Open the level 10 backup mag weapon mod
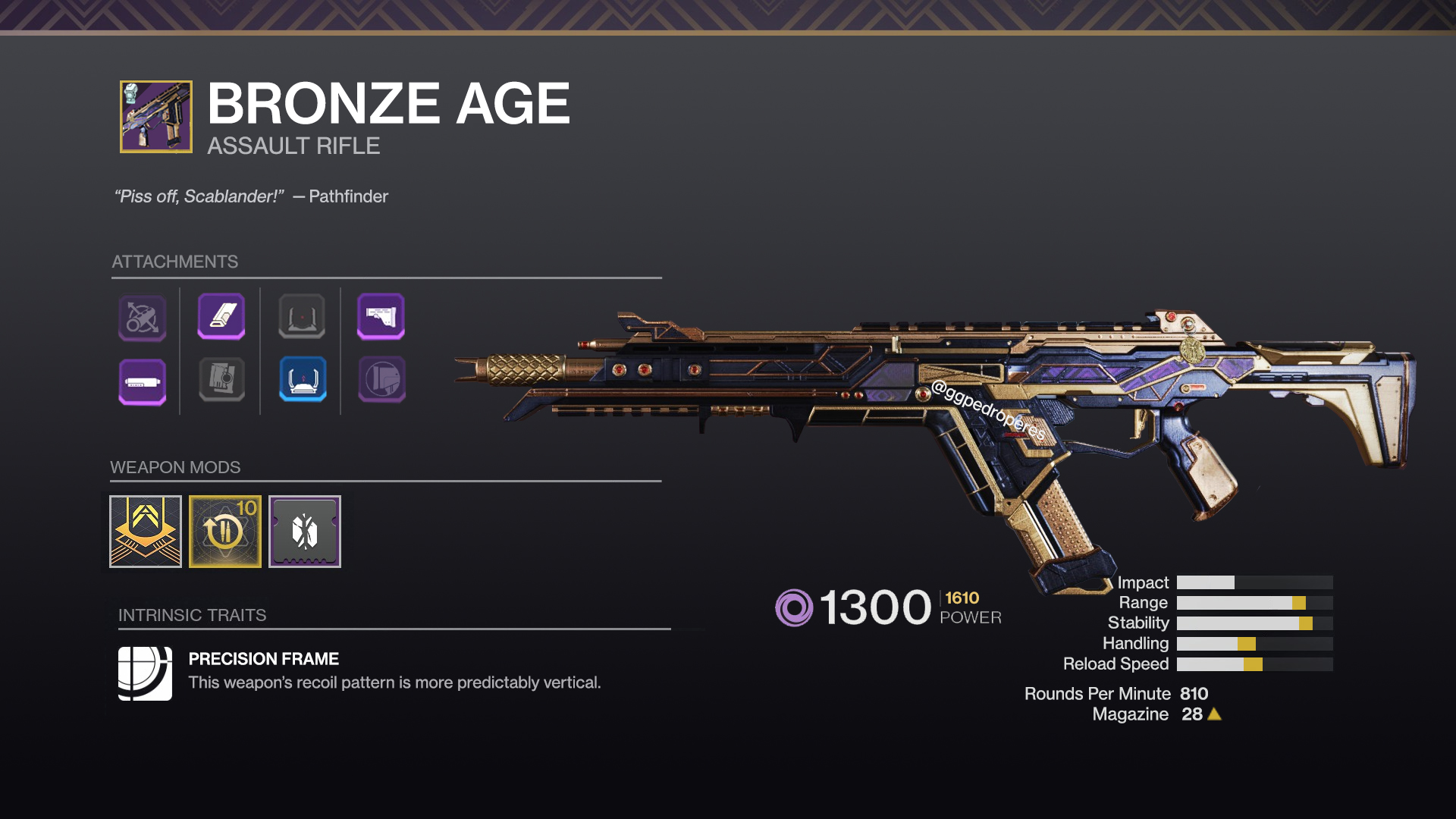This screenshot has height=819, width=1456. pyautogui.click(x=224, y=531)
